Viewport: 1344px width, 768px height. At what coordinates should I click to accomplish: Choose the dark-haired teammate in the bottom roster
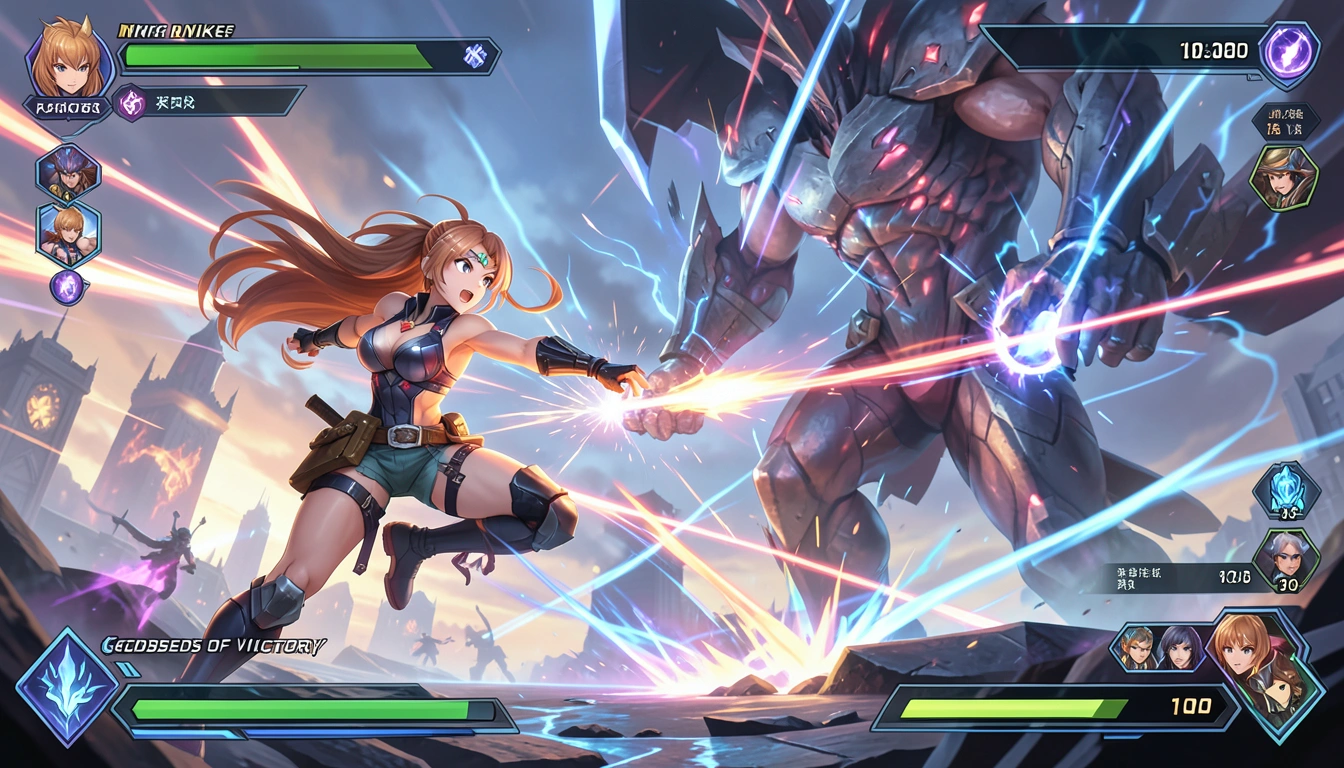click(1180, 647)
